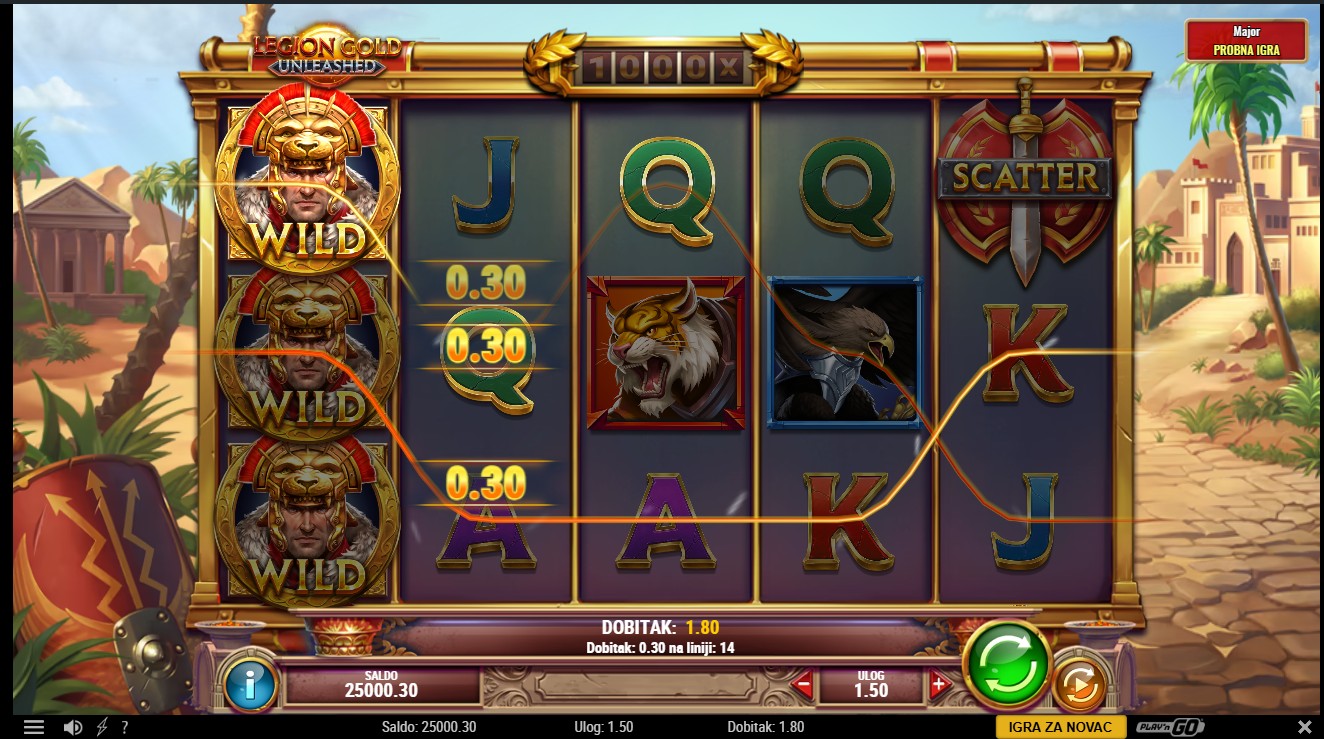Click the IGRA ZA NOVAC button

[x=1061, y=727]
